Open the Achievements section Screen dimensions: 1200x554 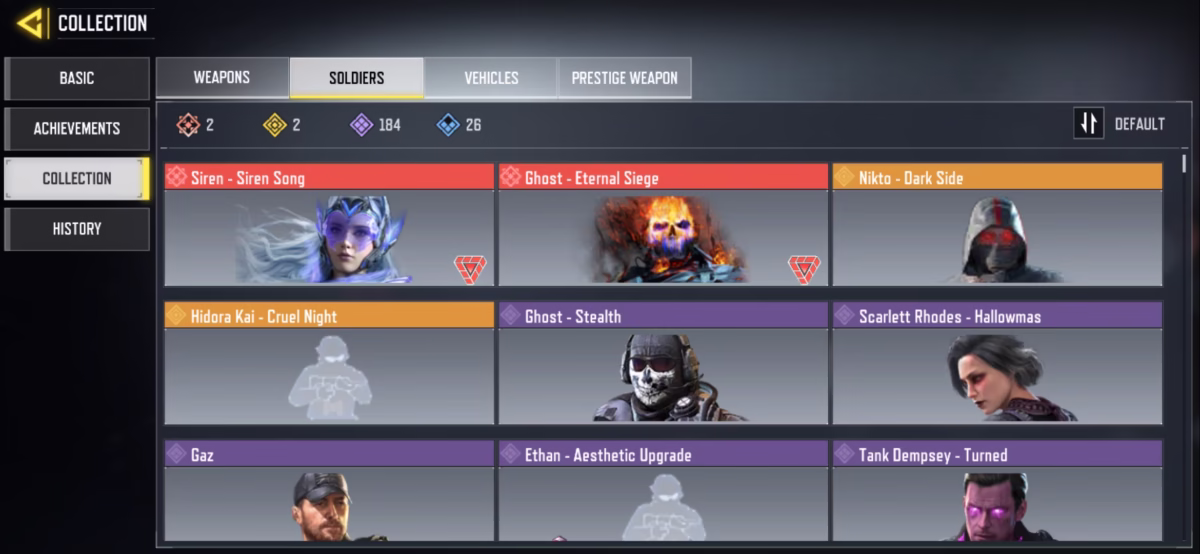pos(77,128)
